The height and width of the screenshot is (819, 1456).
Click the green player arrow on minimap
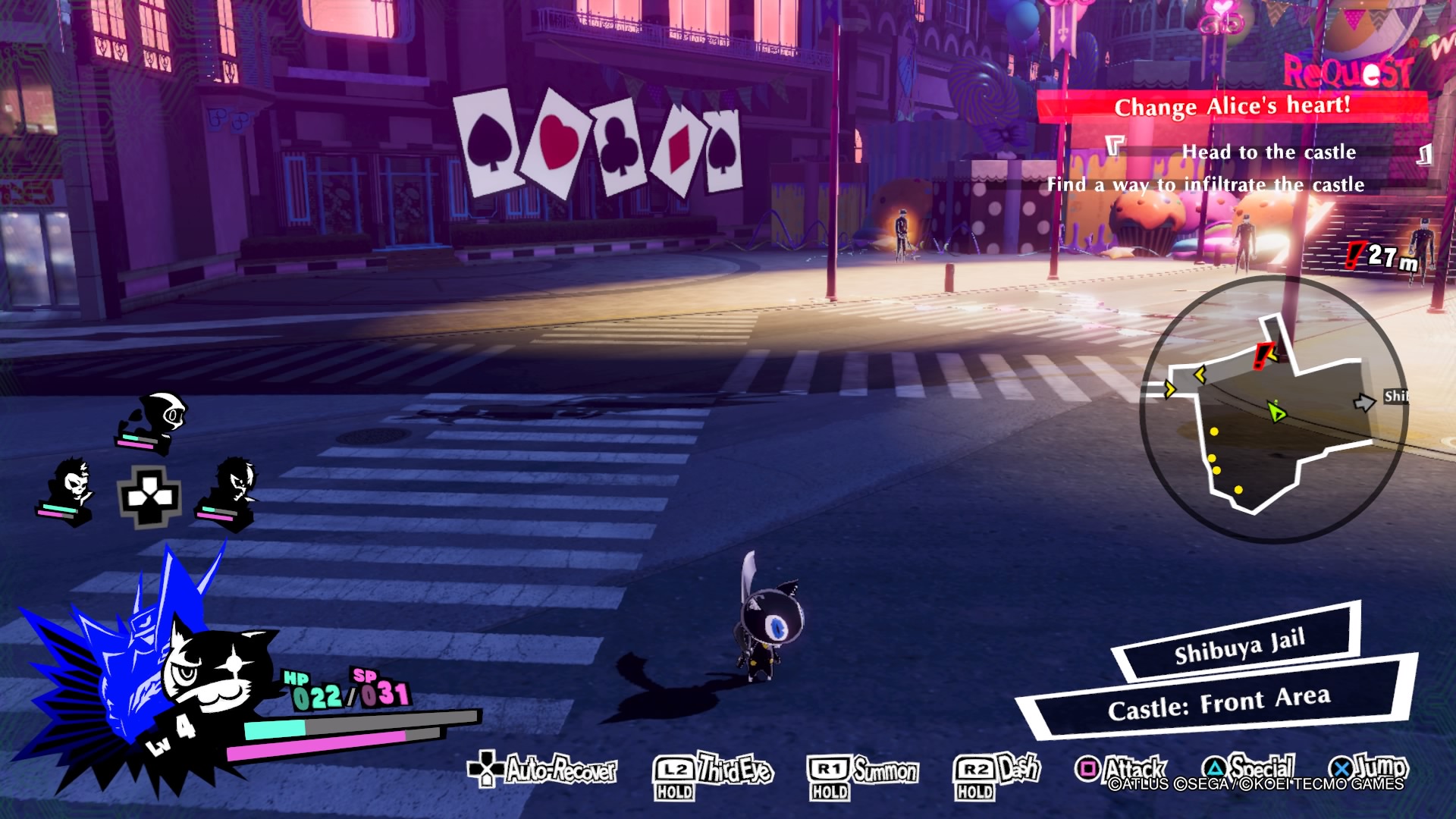coord(1277,412)
